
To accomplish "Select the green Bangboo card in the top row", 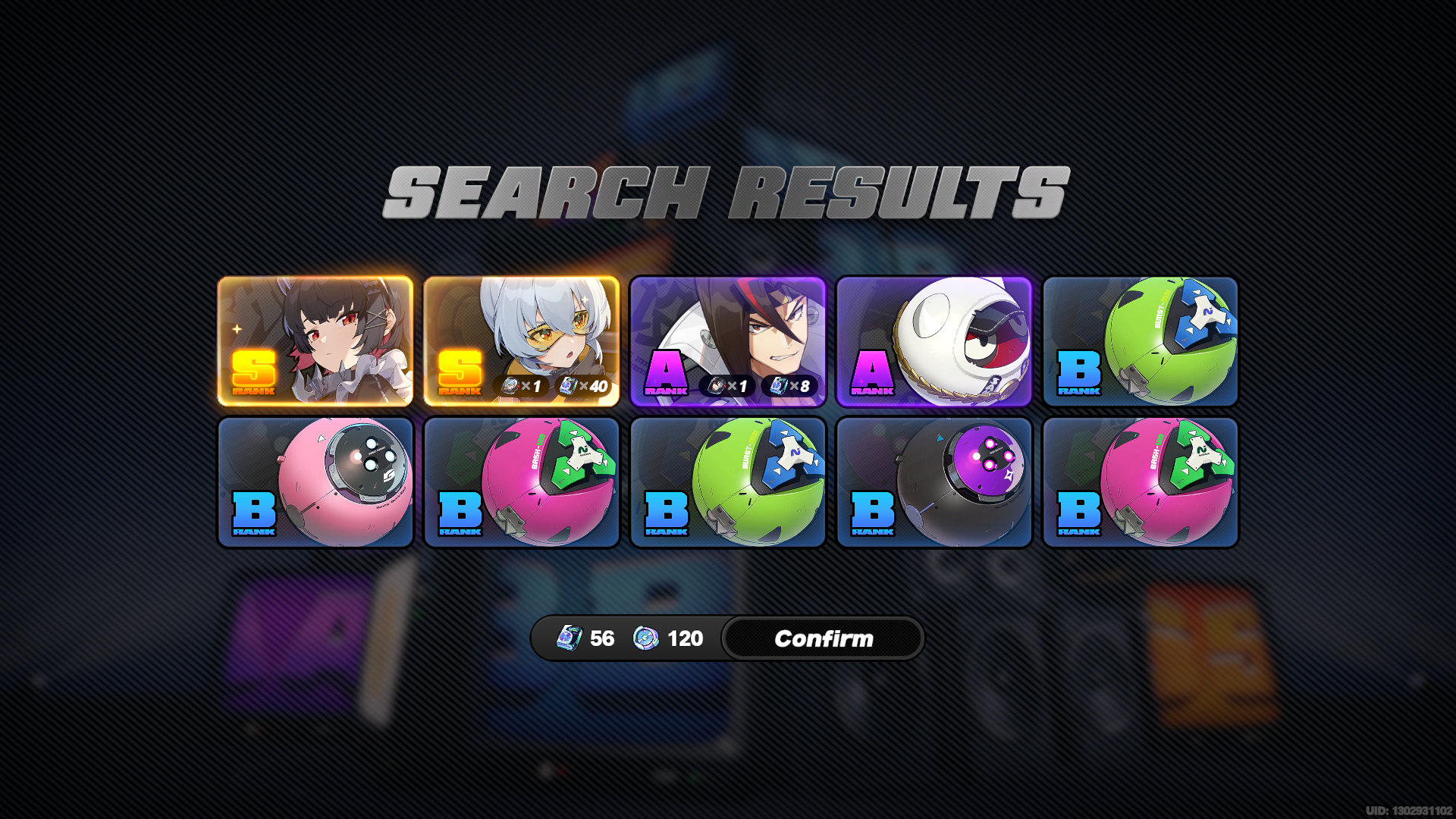I will [1140, 341].
